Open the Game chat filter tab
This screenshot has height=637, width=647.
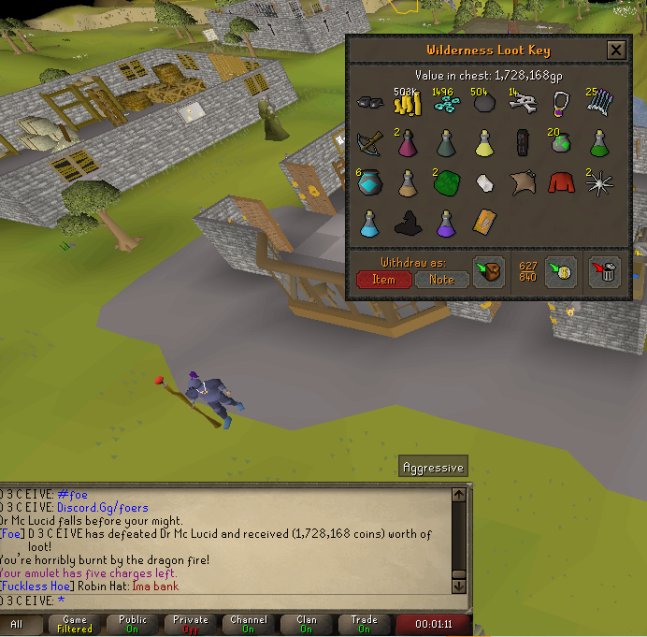(x=75, y=625)
